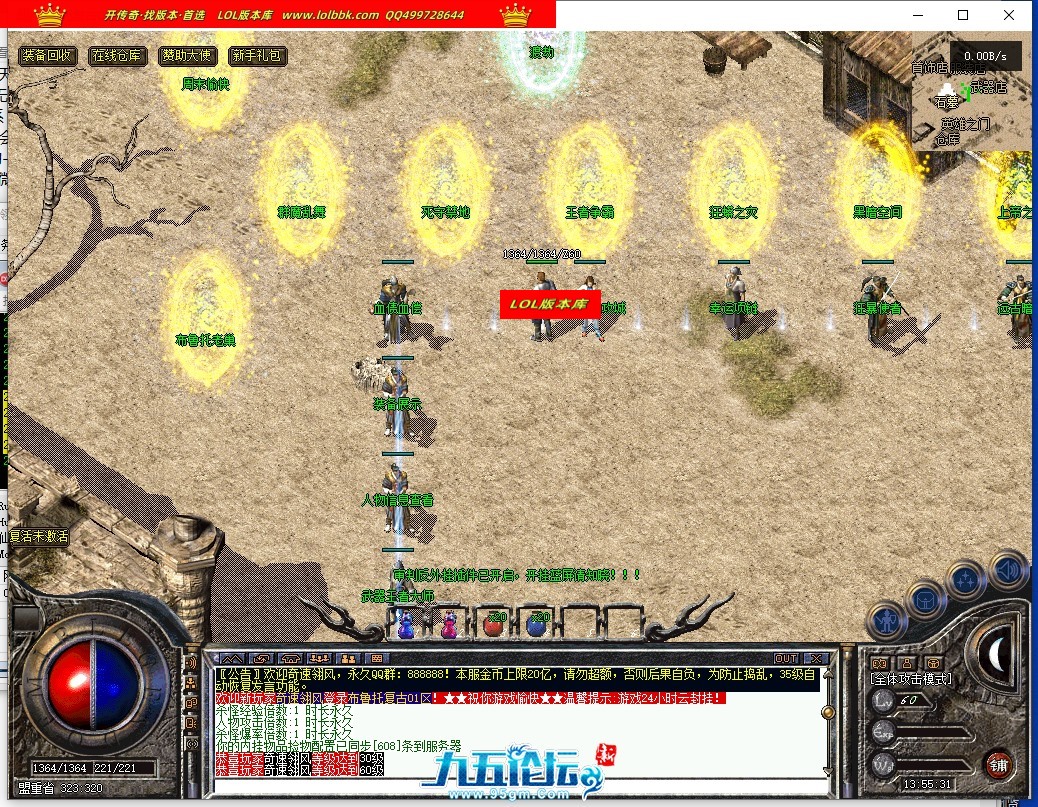Toggle the 全体攻击模式 attack mode label
The height and width of the screenshot is (807, 1038).
[911, 679]
